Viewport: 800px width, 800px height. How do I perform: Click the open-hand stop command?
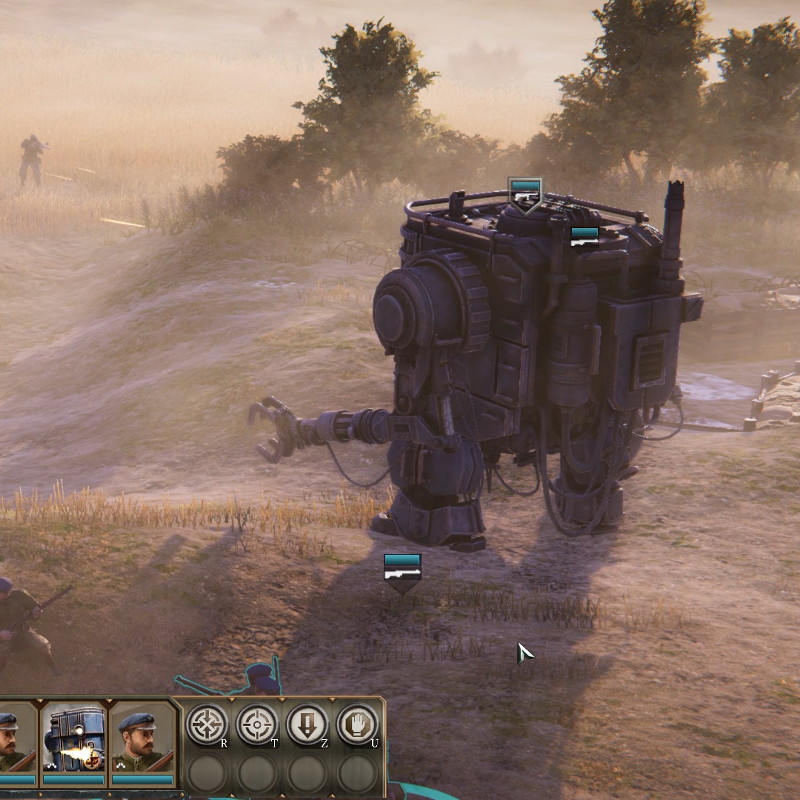coord(356,723)
